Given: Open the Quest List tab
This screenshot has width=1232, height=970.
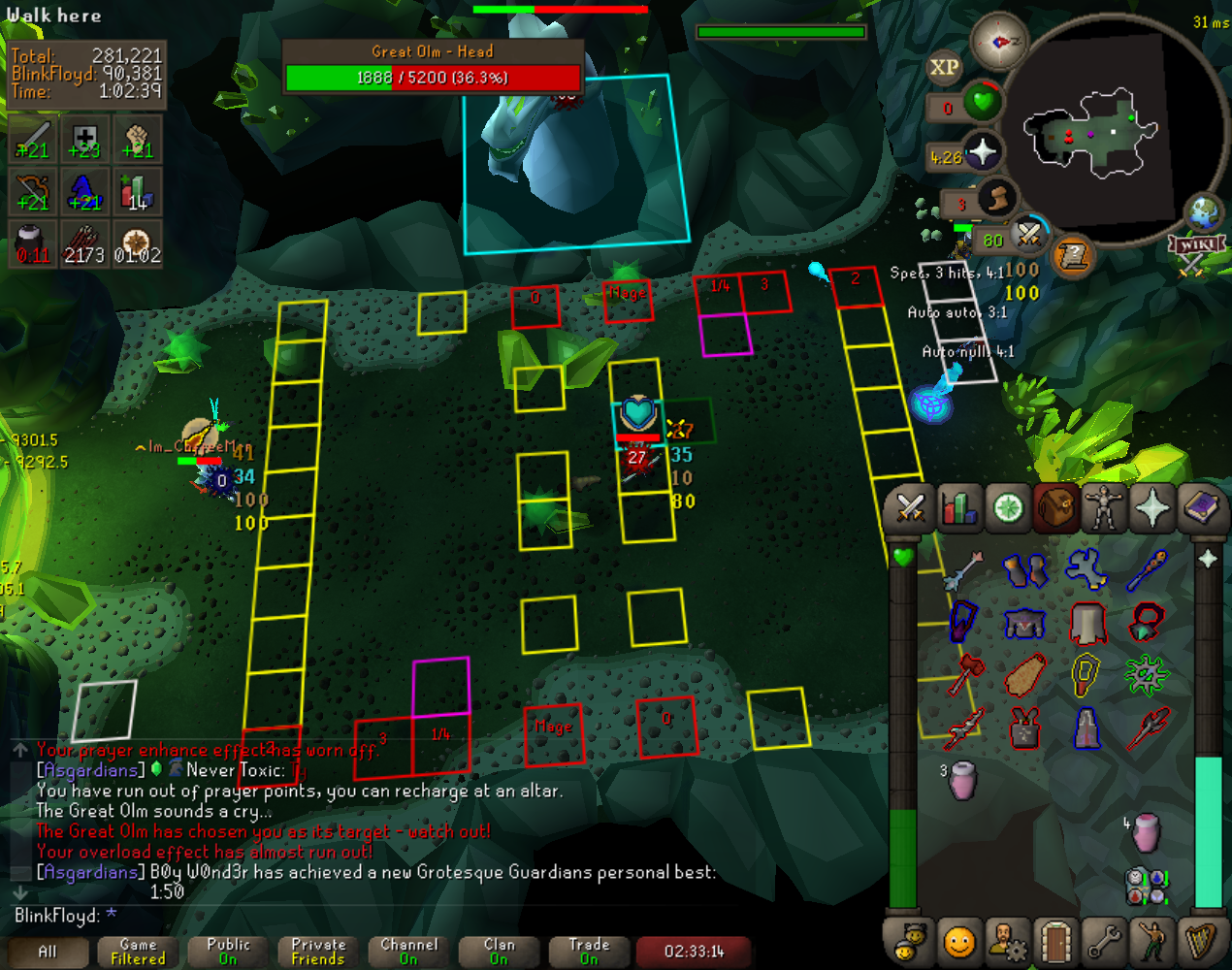Looking at the screenshot, I should pyautogui.click(x=1008, y=508).
